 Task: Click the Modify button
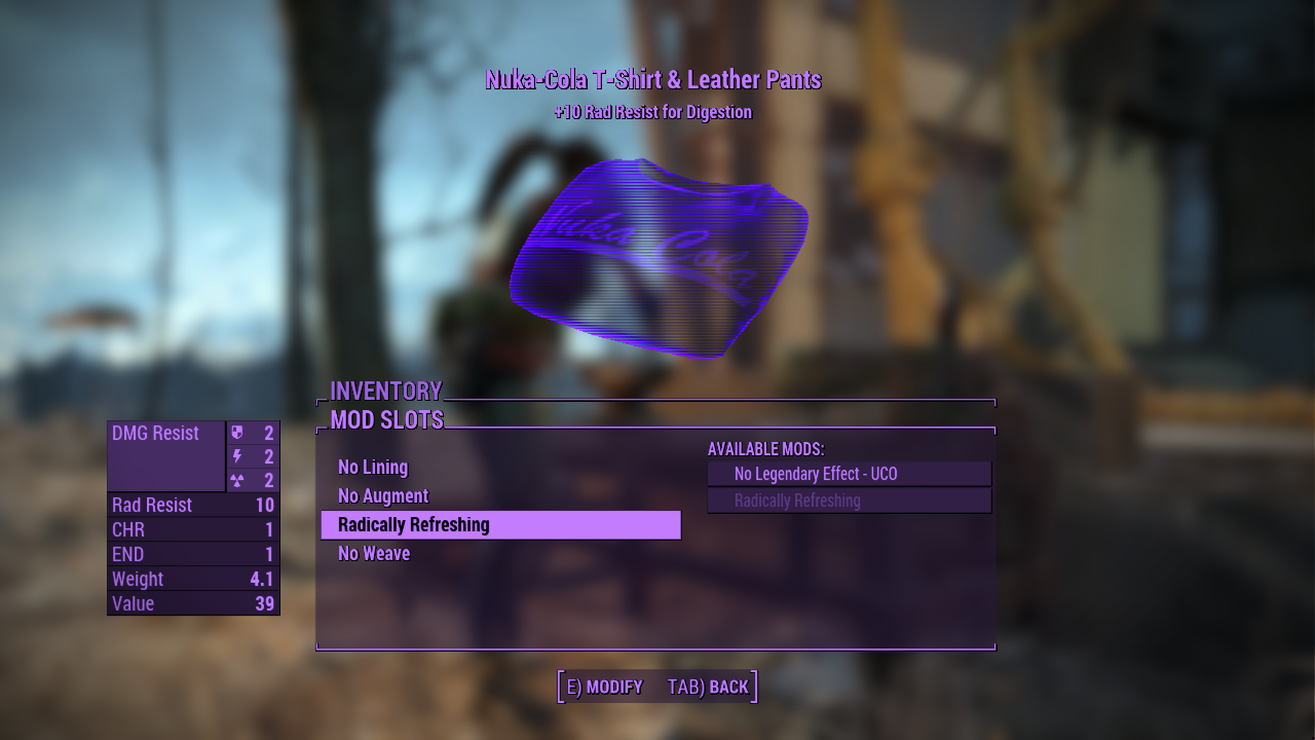605,687
